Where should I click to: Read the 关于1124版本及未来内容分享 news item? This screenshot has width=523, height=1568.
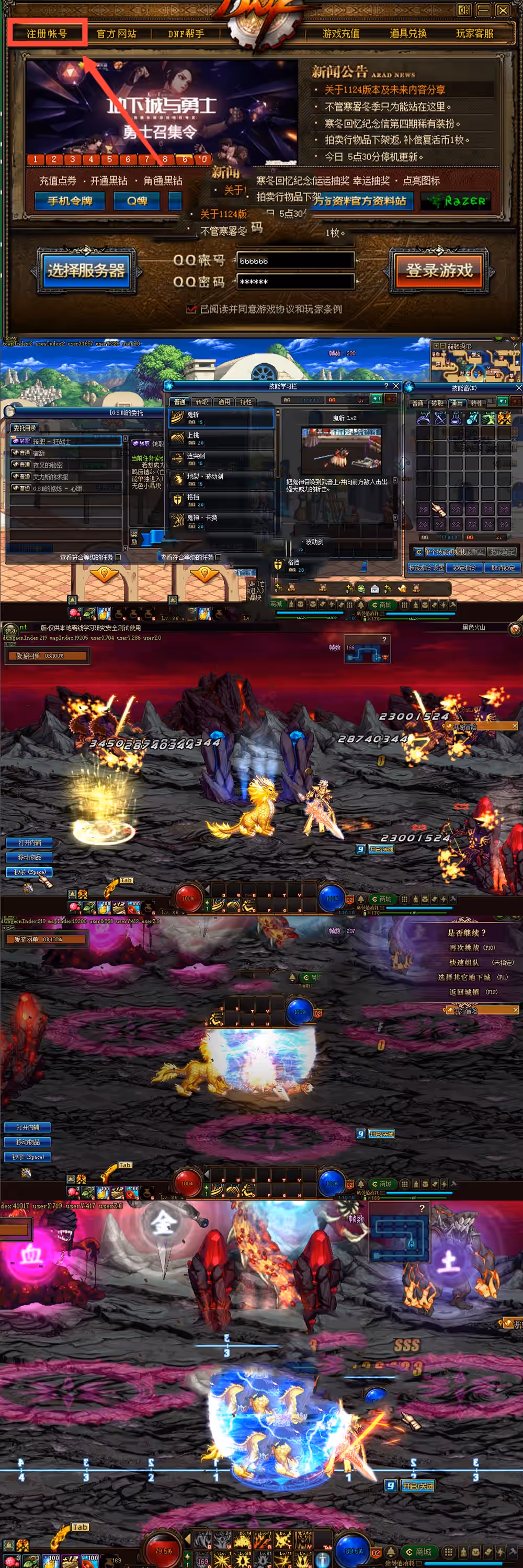point(384,89)
